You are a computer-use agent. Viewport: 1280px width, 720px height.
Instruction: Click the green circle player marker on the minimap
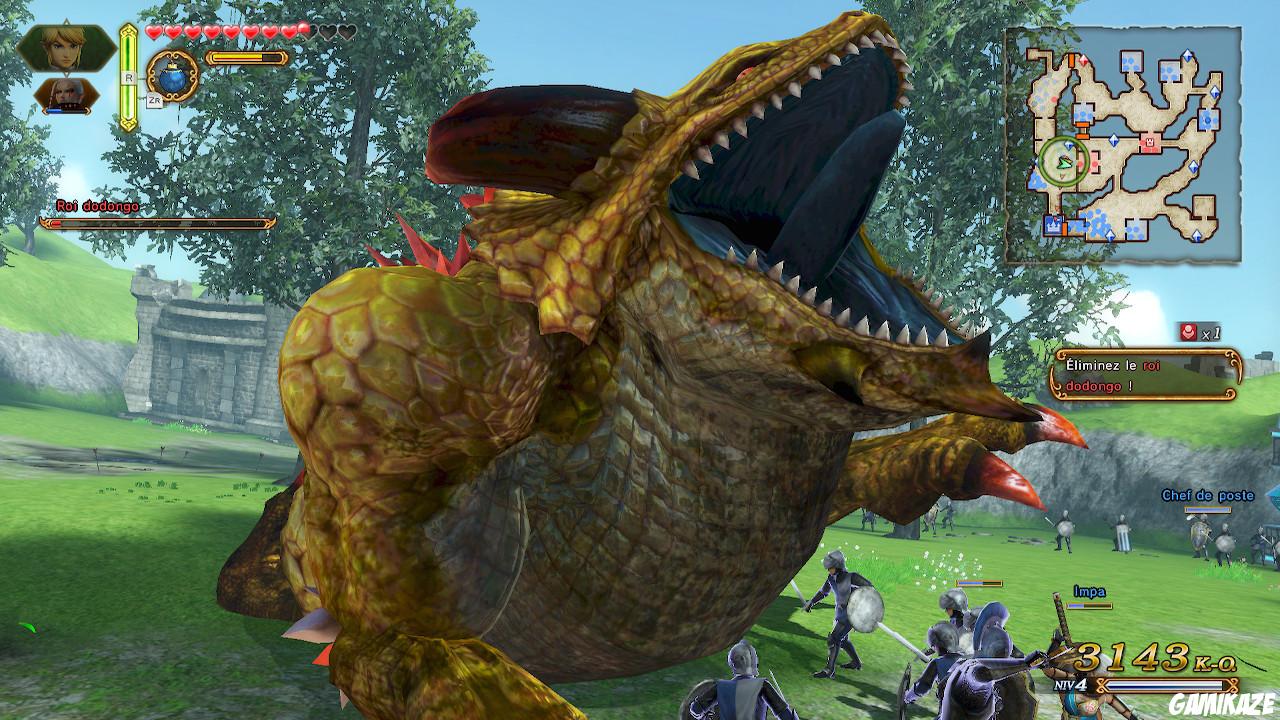click(1064, 162)
